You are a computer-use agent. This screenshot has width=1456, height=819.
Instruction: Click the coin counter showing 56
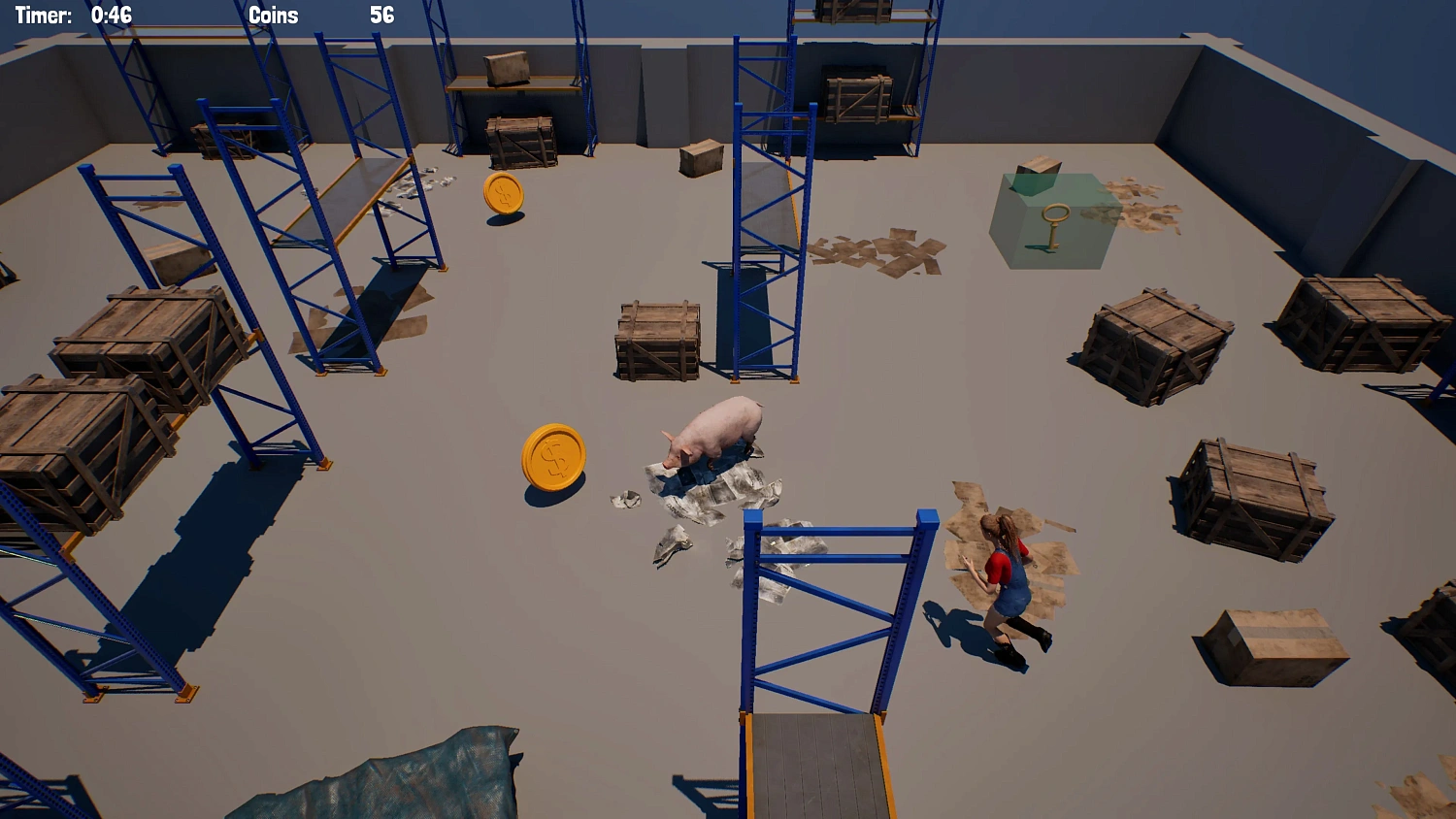pos(381,15)
